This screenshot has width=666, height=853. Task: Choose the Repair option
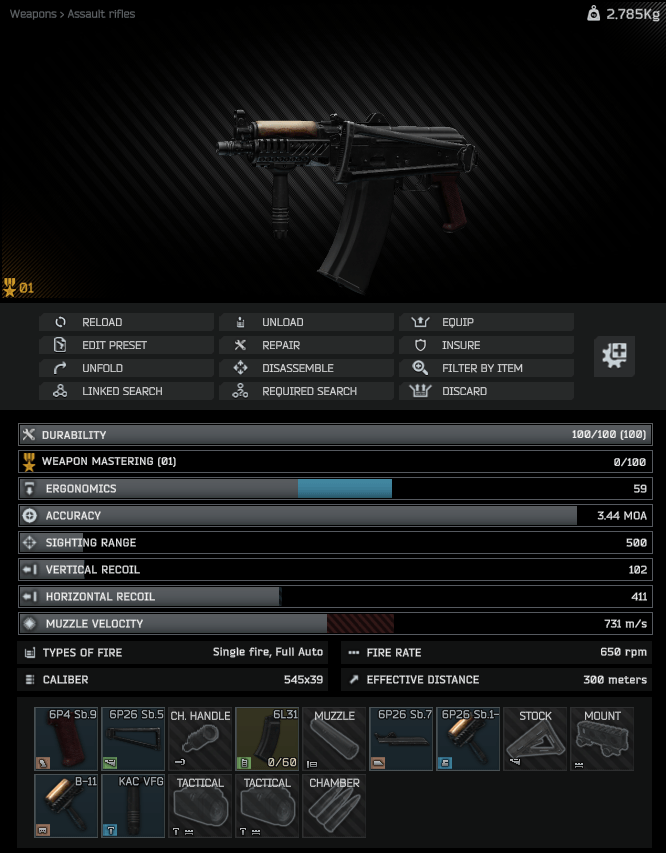click(306, 345)
